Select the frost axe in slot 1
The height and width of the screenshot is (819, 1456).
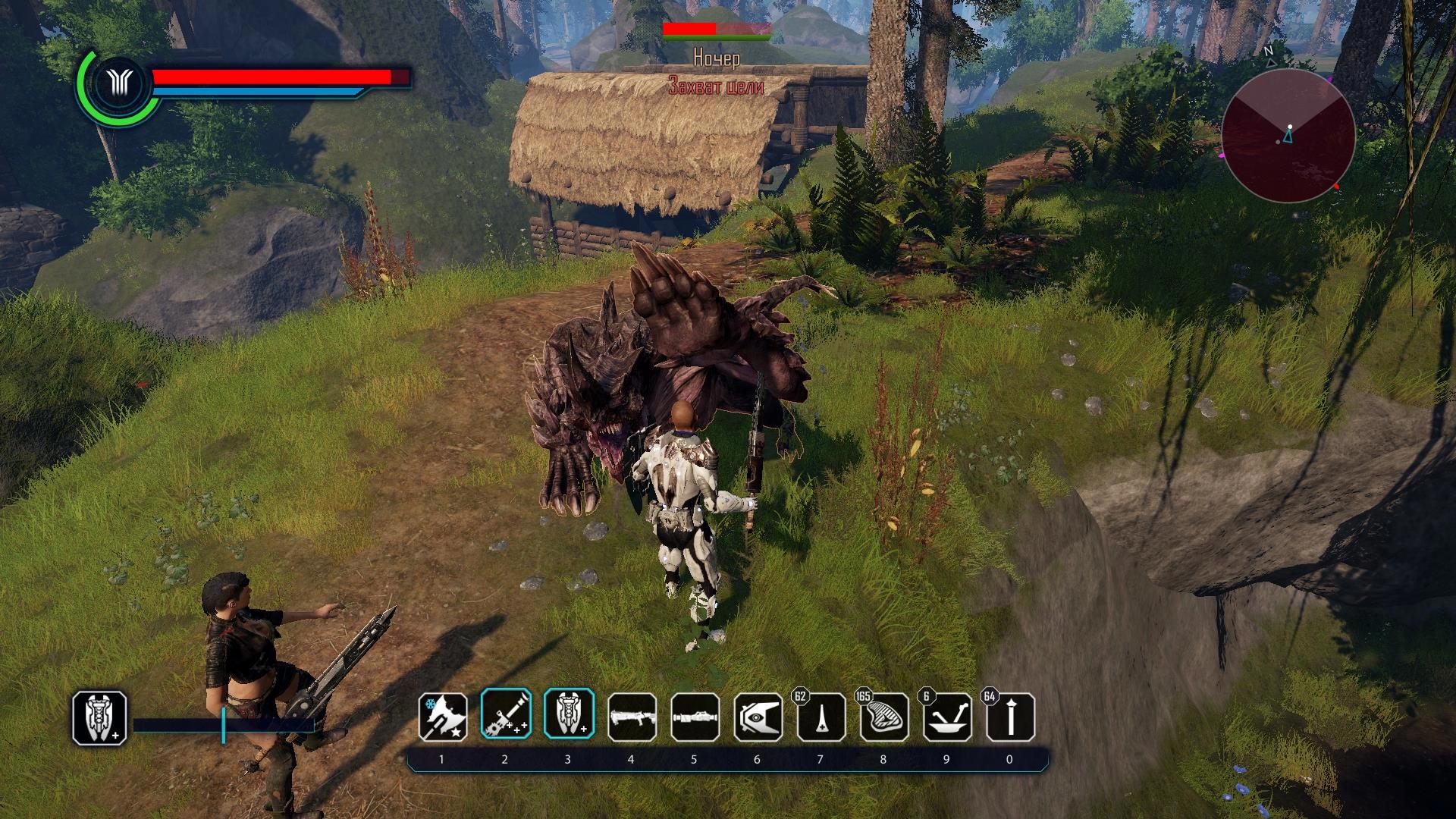(442, 717)
